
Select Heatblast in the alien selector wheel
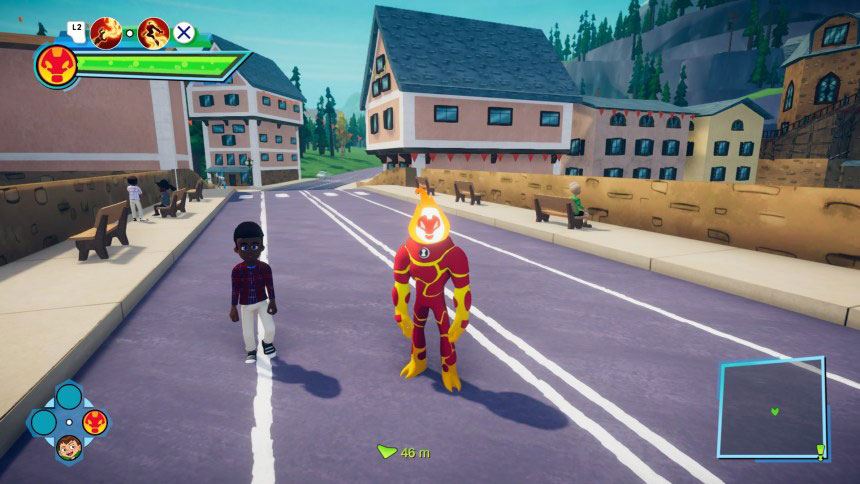pyautogui.click(x=95, y=421)
